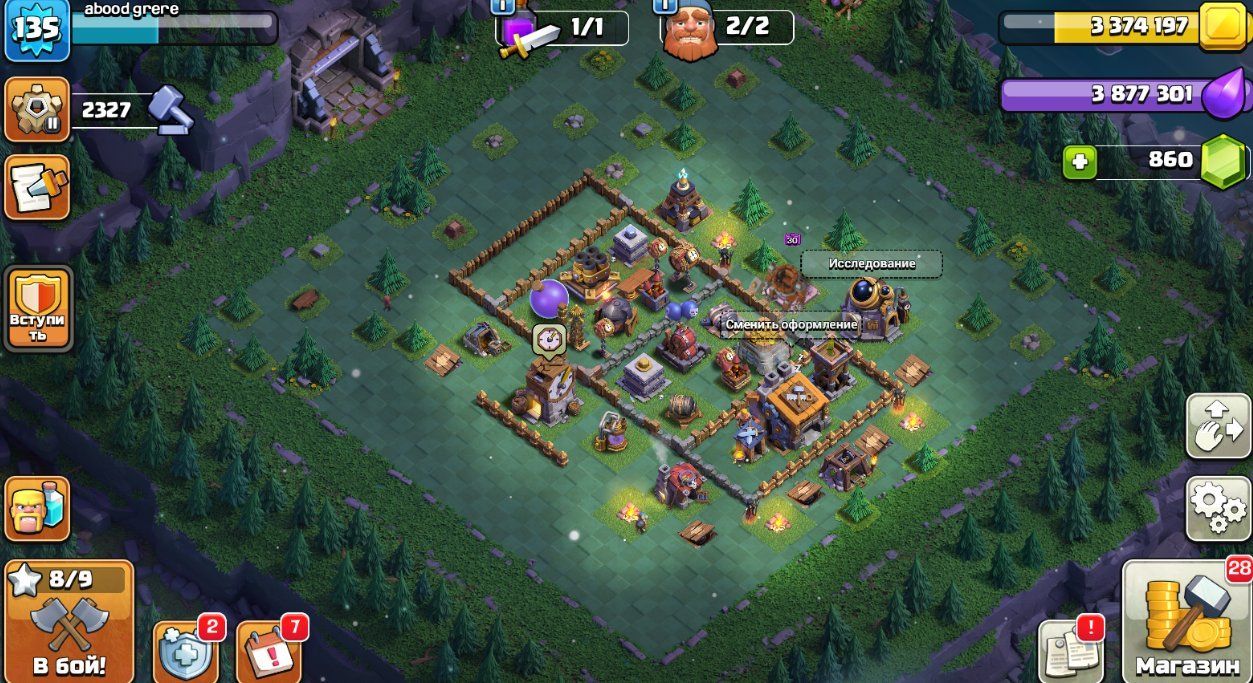Tap the sword army 1/1 indicator
Viewport: 1253px width, 683px height.
(x=563, y=28)
